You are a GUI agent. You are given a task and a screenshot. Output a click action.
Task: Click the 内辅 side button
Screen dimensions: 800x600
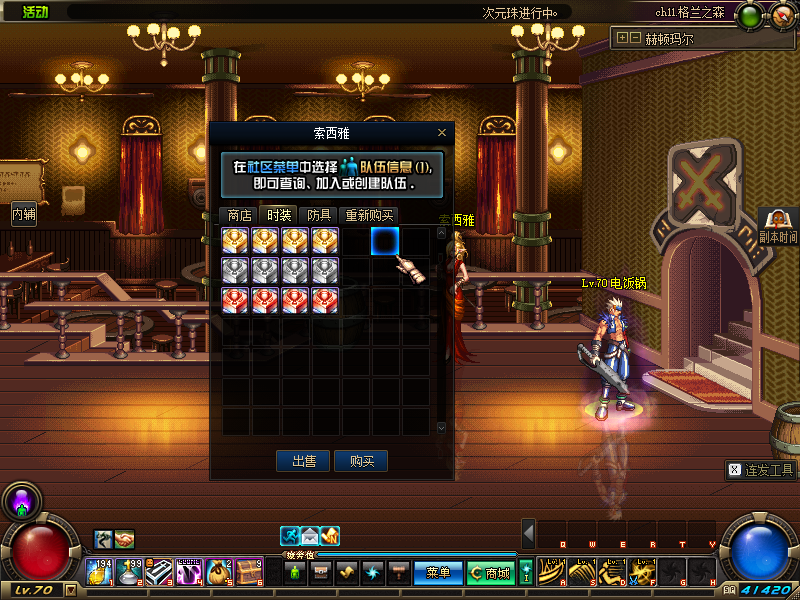[24, 213]
